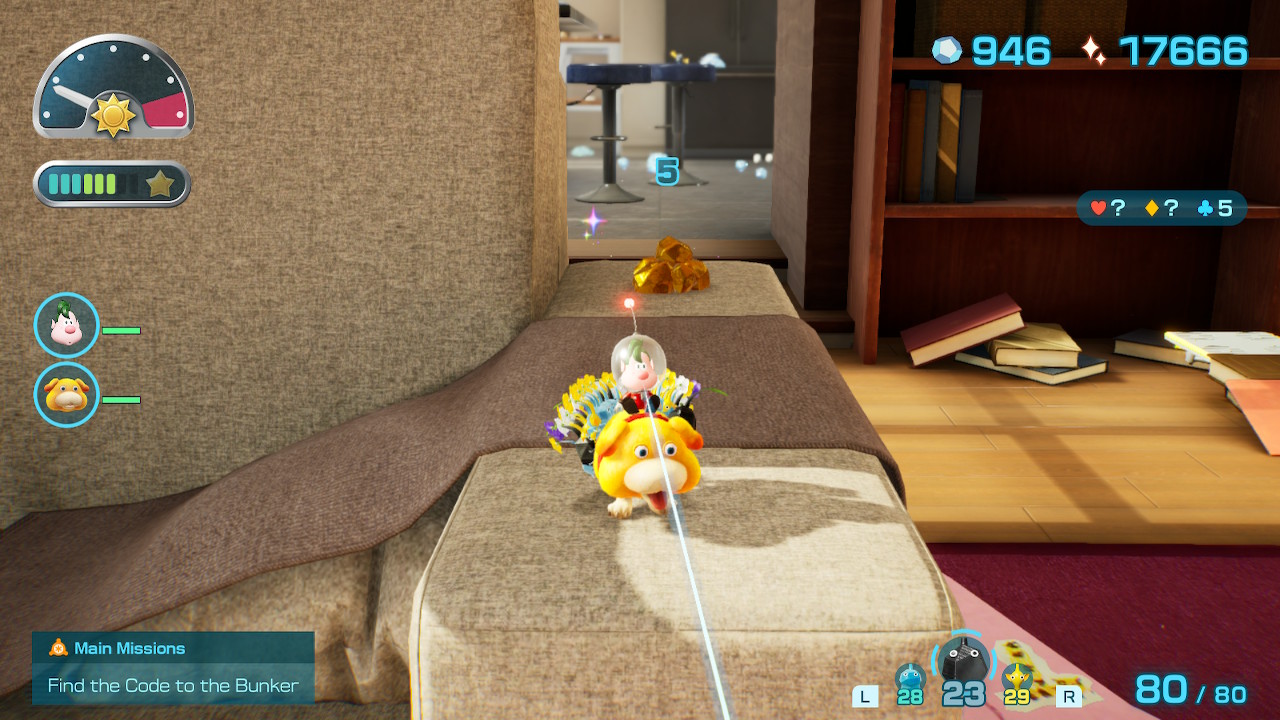The height and width of the screenshot is (720, 1280).
Task: Choose the Rock Pikmin squad icon
Action: pos(963,662)
